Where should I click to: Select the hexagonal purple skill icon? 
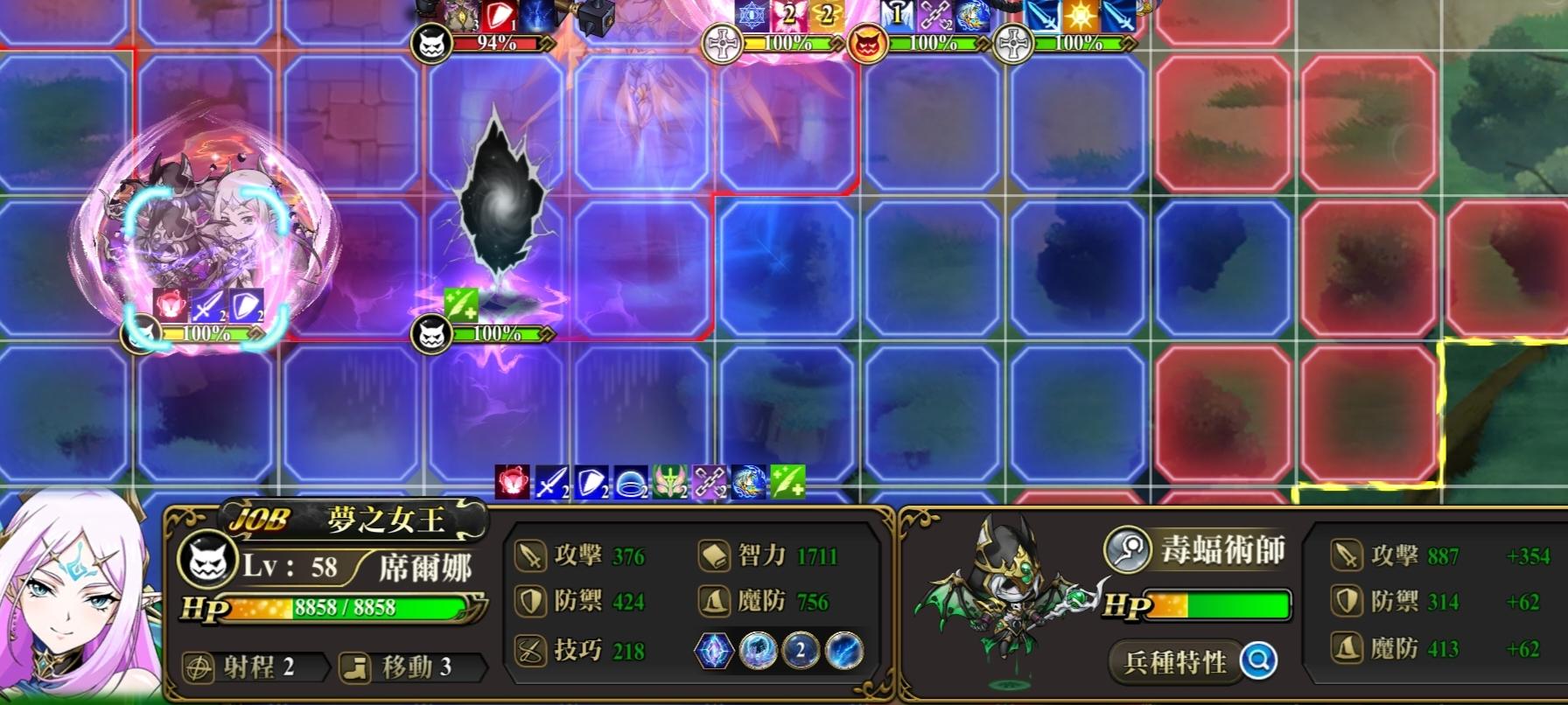(x=713, y=652)
